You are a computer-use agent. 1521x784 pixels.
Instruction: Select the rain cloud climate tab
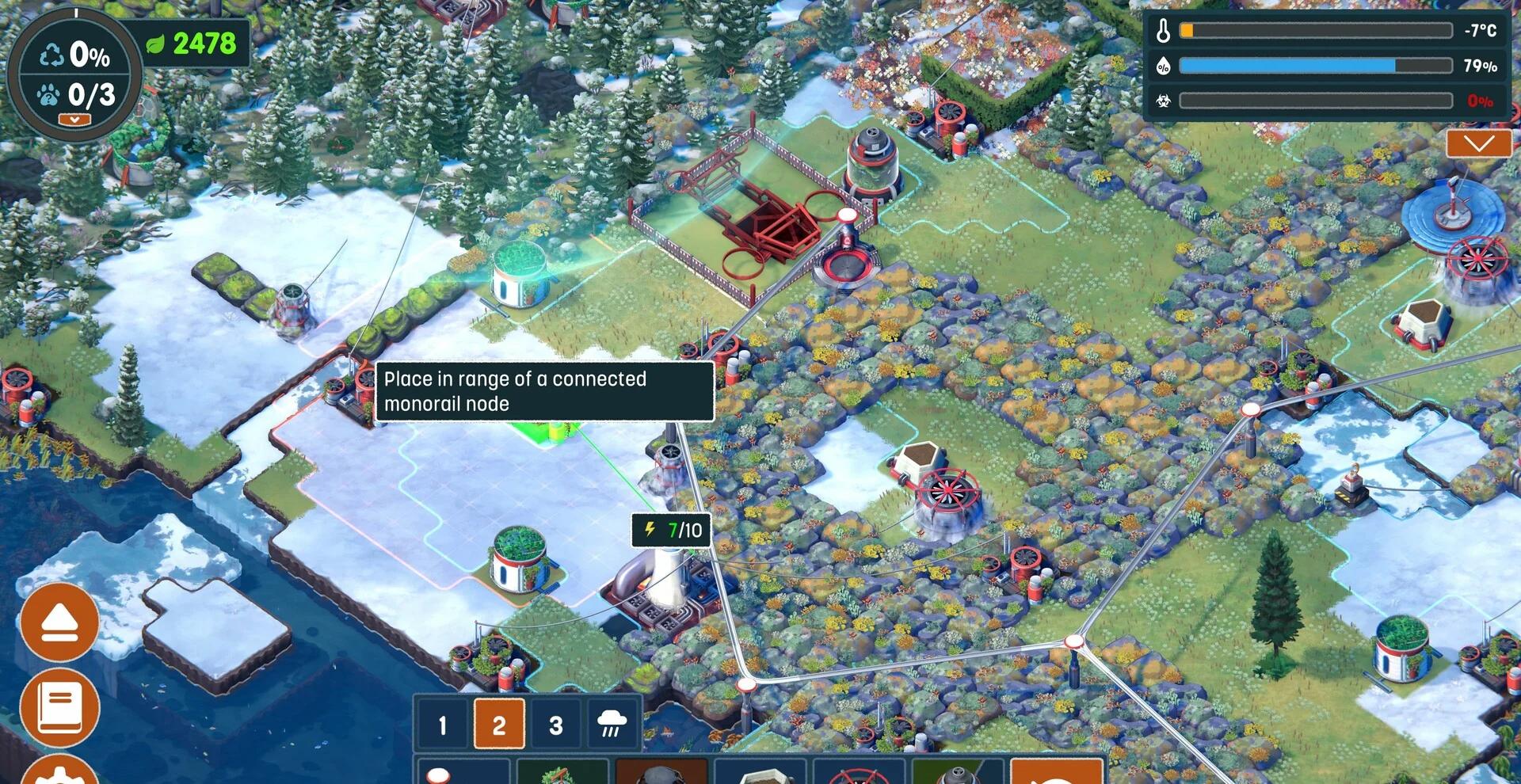point(612,724)
